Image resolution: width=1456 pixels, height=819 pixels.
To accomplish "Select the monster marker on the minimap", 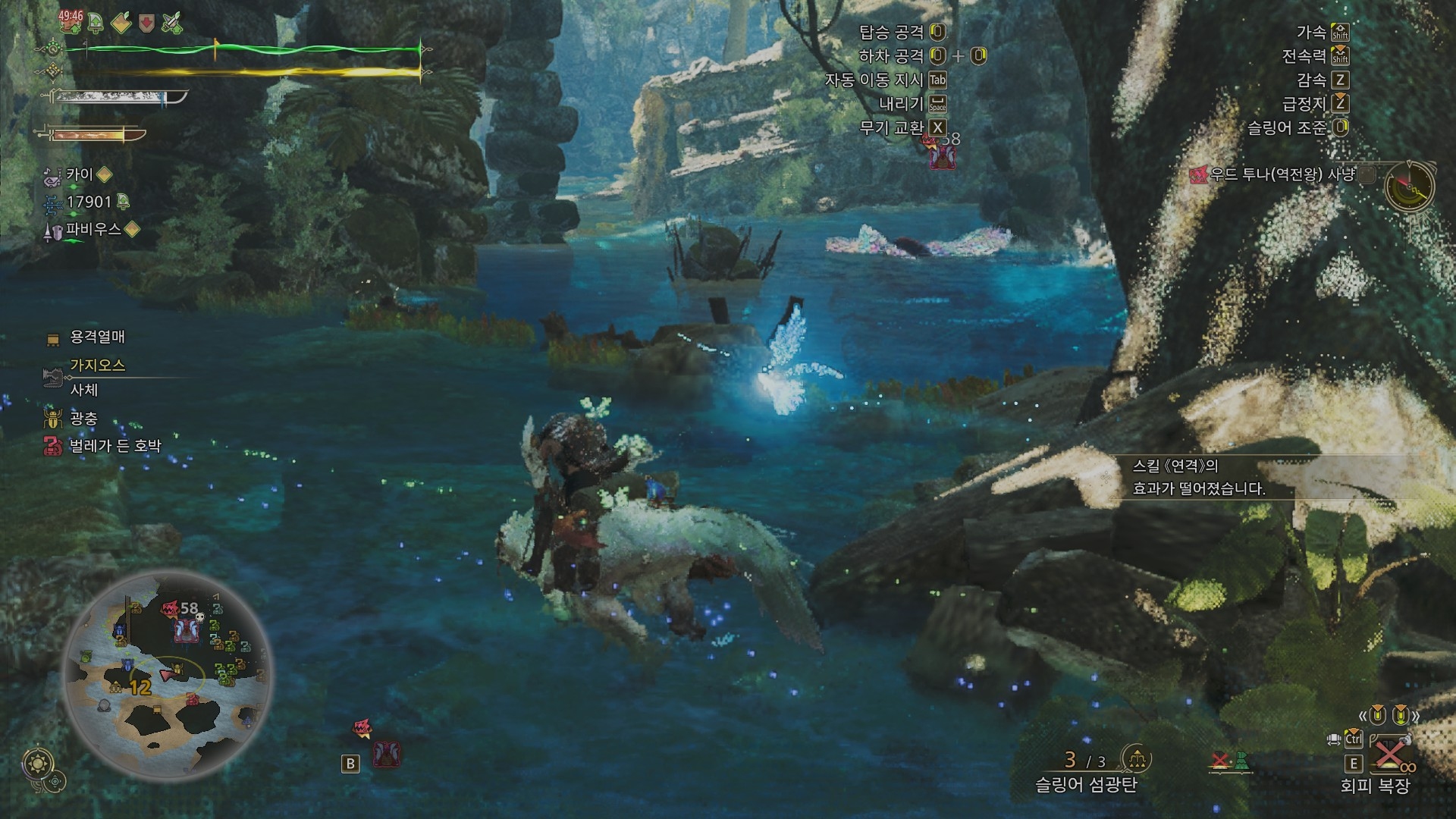I will 186,629.
